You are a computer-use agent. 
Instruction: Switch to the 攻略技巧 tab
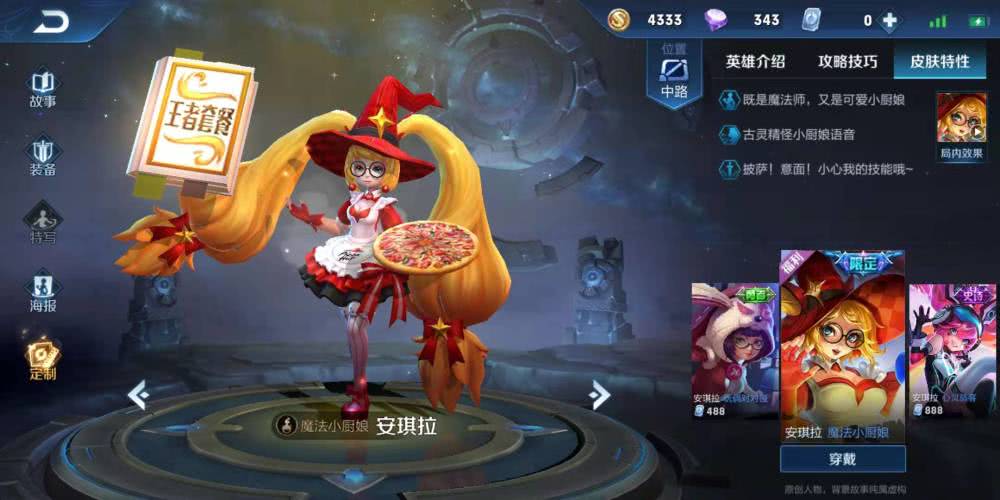pyautogui.click(x=848, y=61)
